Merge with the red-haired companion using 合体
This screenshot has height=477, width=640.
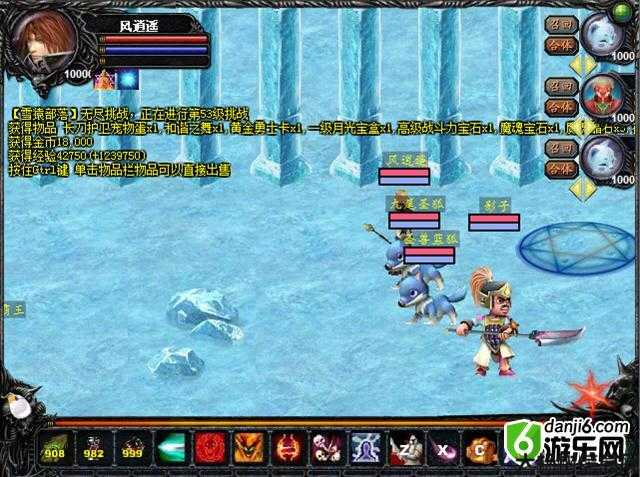(557, 106)
